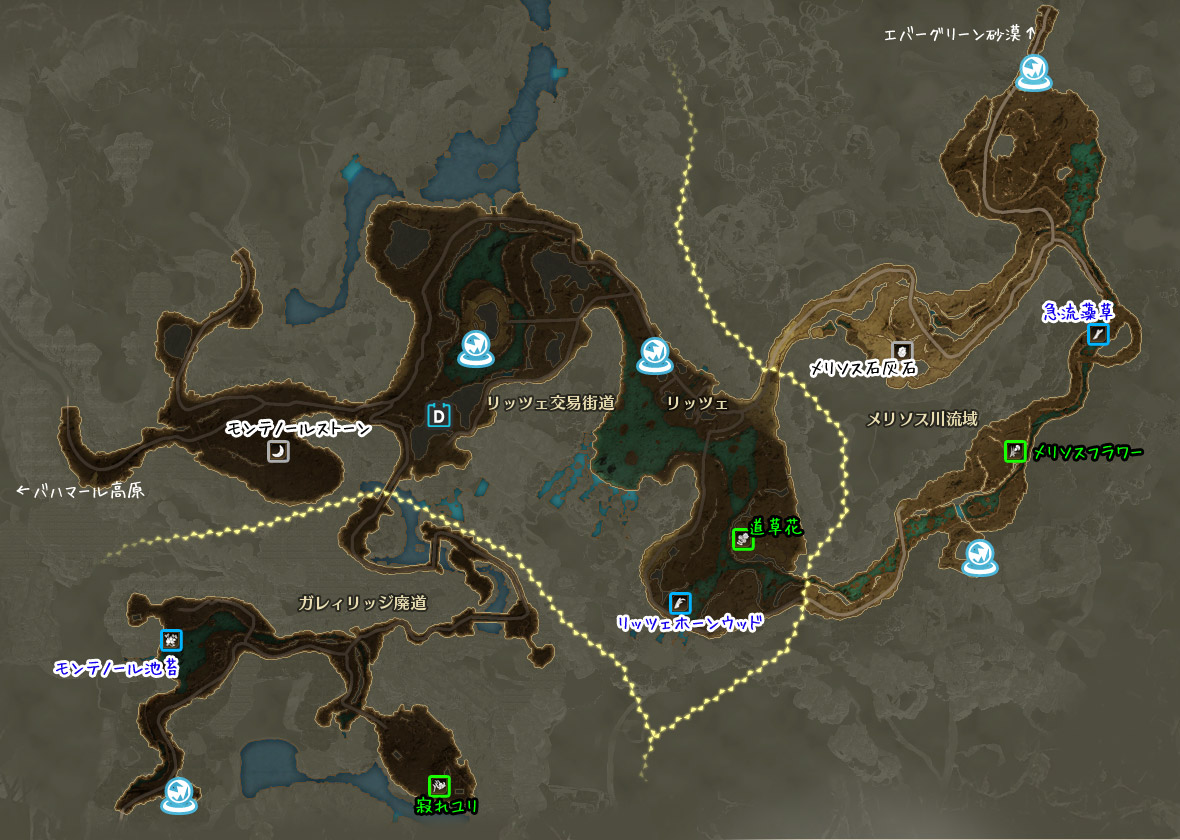The width and height of the screenshot is (1180, 840).
Task: Click the warp point below メリソスフラワー
Action: [979, 557]
